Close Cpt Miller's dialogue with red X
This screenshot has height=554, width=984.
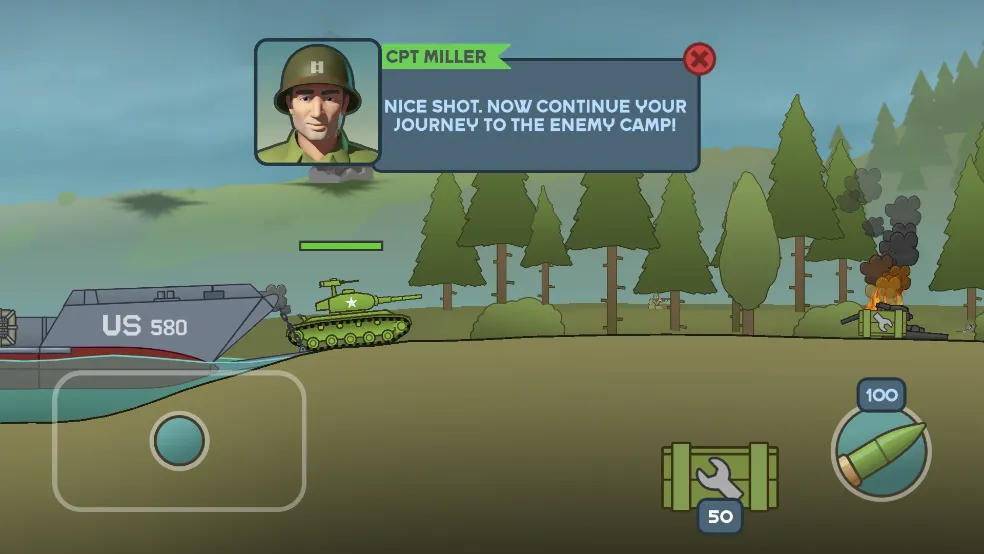point(699,60)
